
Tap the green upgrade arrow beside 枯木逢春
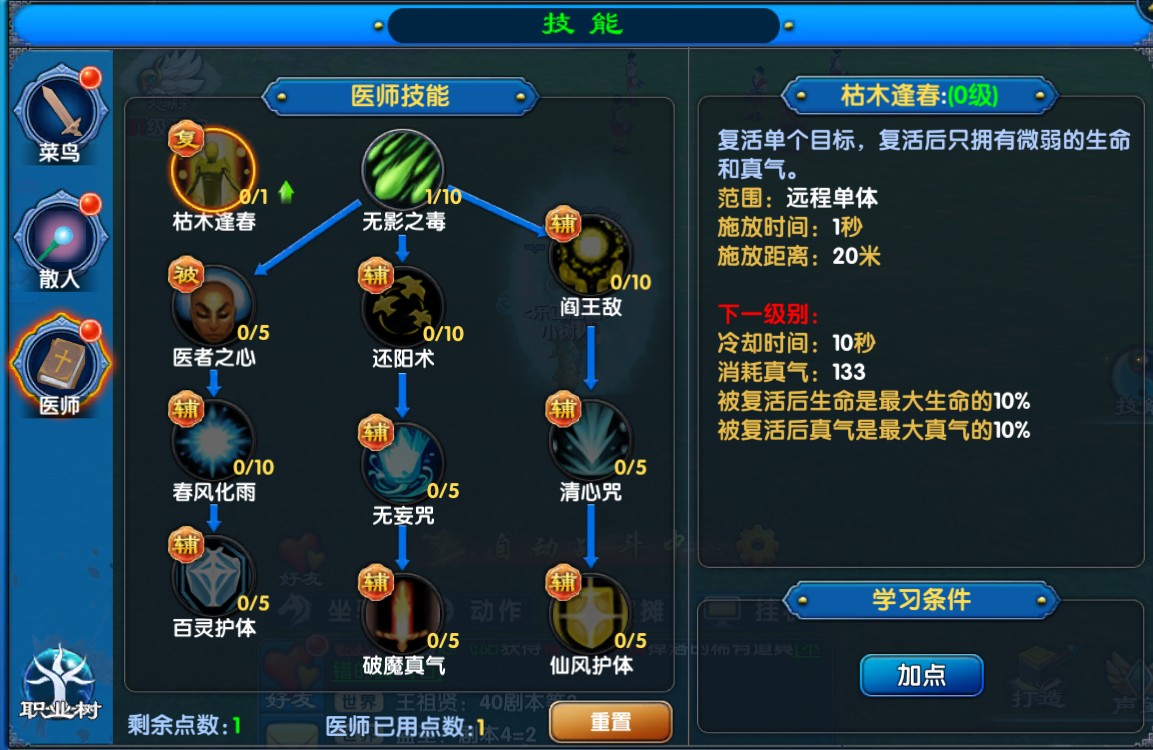tap(287, 191)
